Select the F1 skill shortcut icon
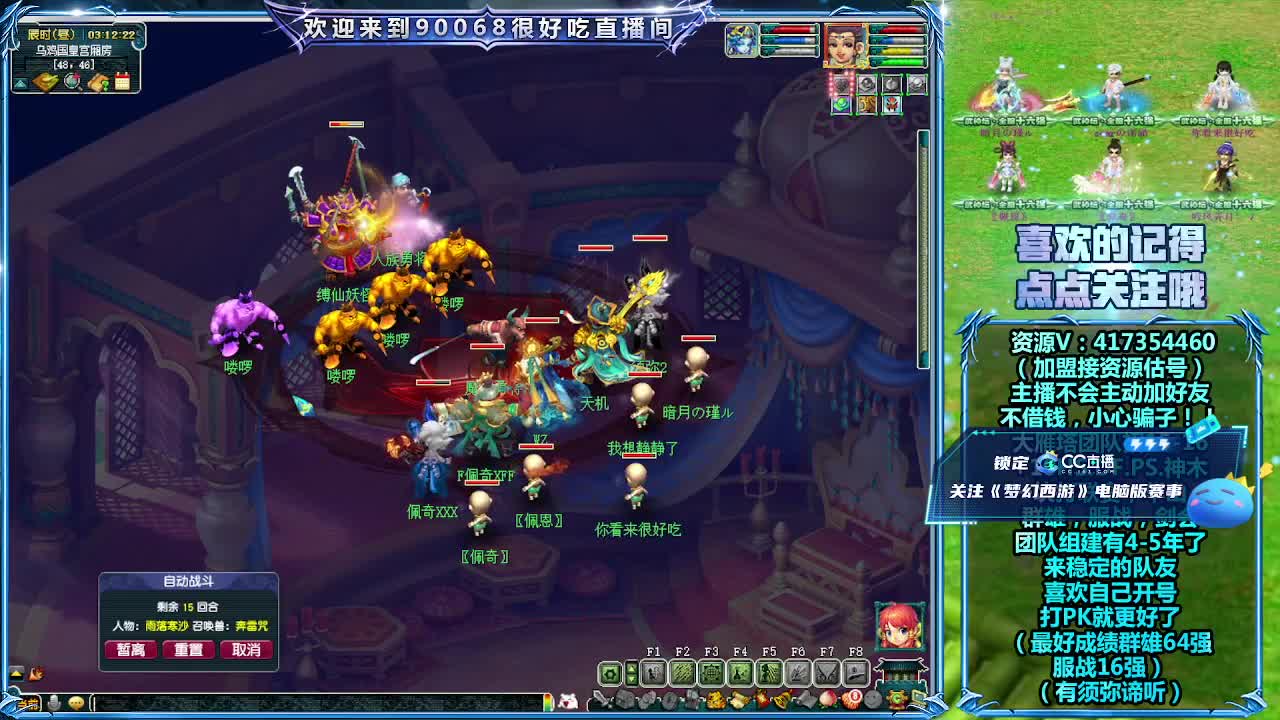 [x=653, y=670]
